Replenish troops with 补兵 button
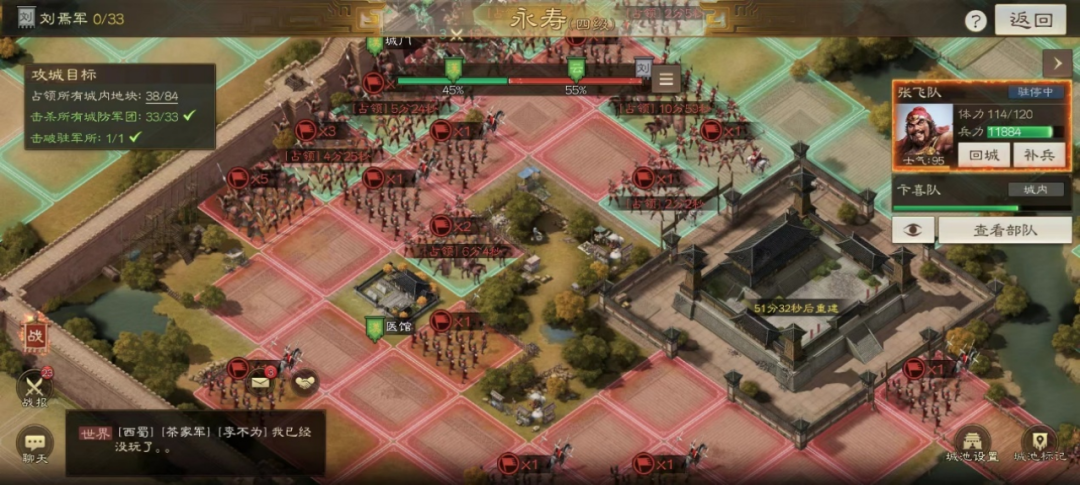 click(1038, 155)
